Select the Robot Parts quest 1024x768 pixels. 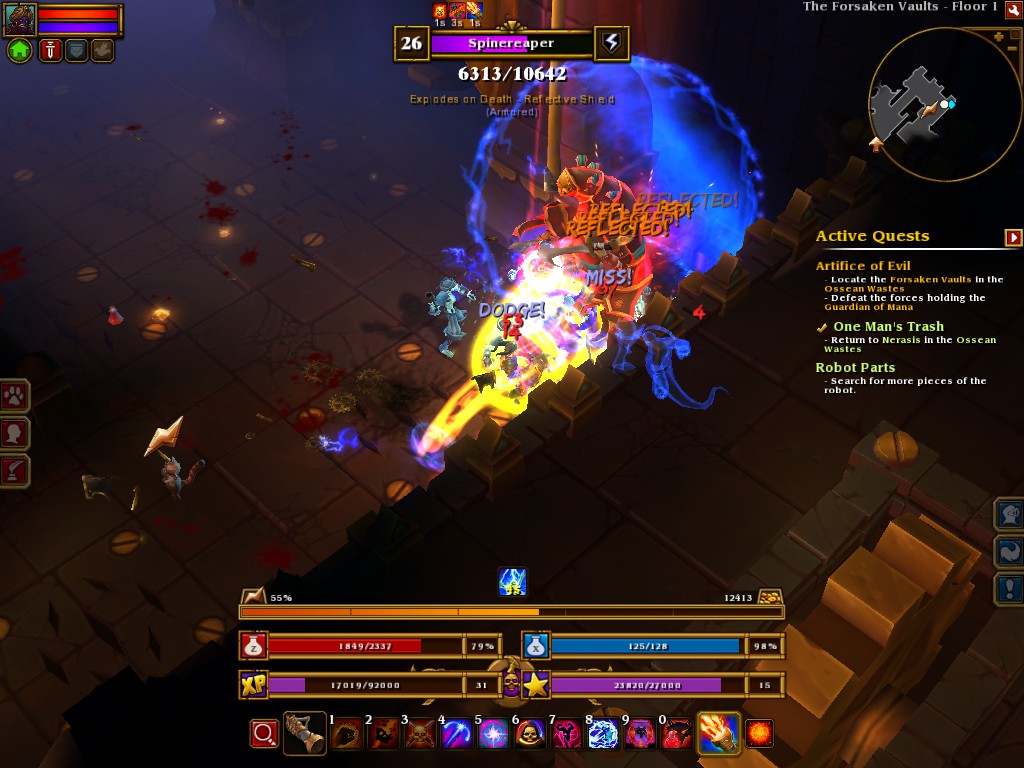855,368
